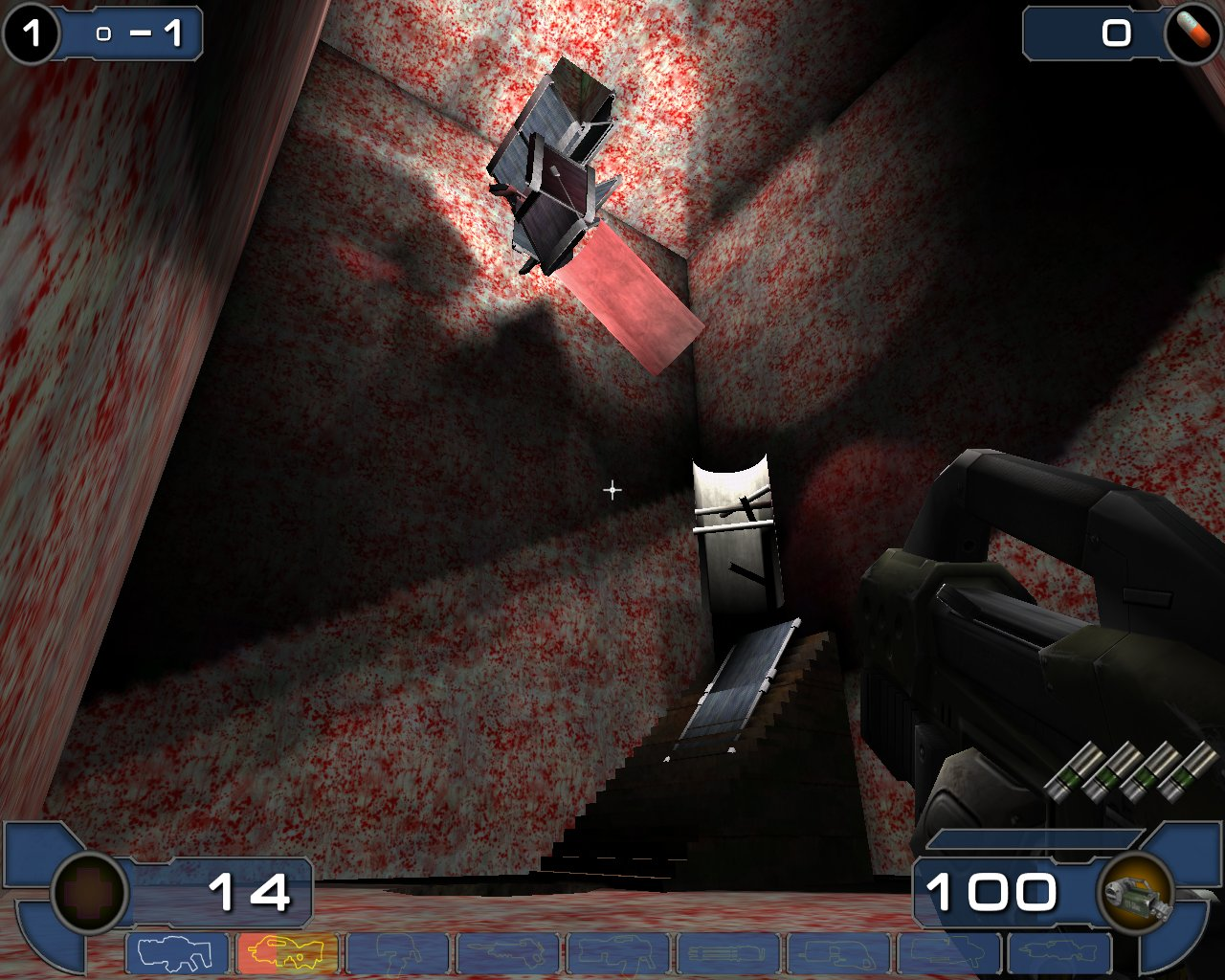
Task: Click the ammo count reading 14
Action: click(251, 893)
